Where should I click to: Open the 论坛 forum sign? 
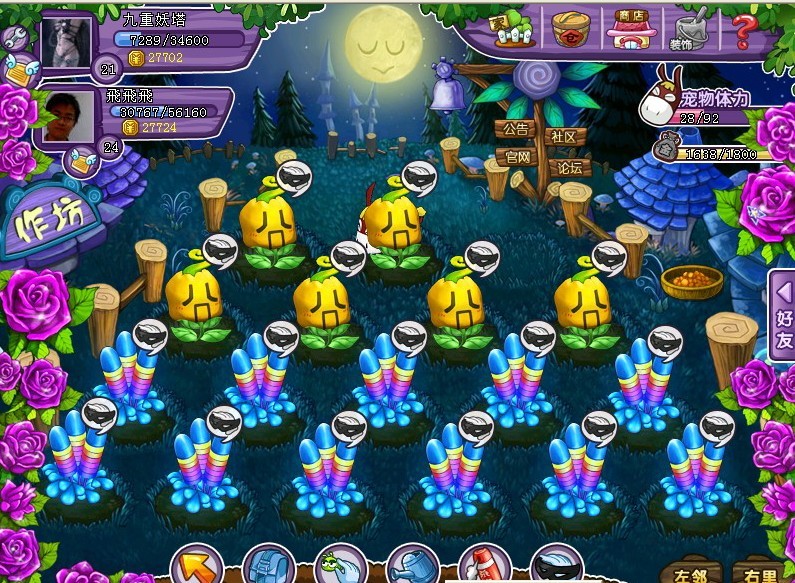coord(570,166)
